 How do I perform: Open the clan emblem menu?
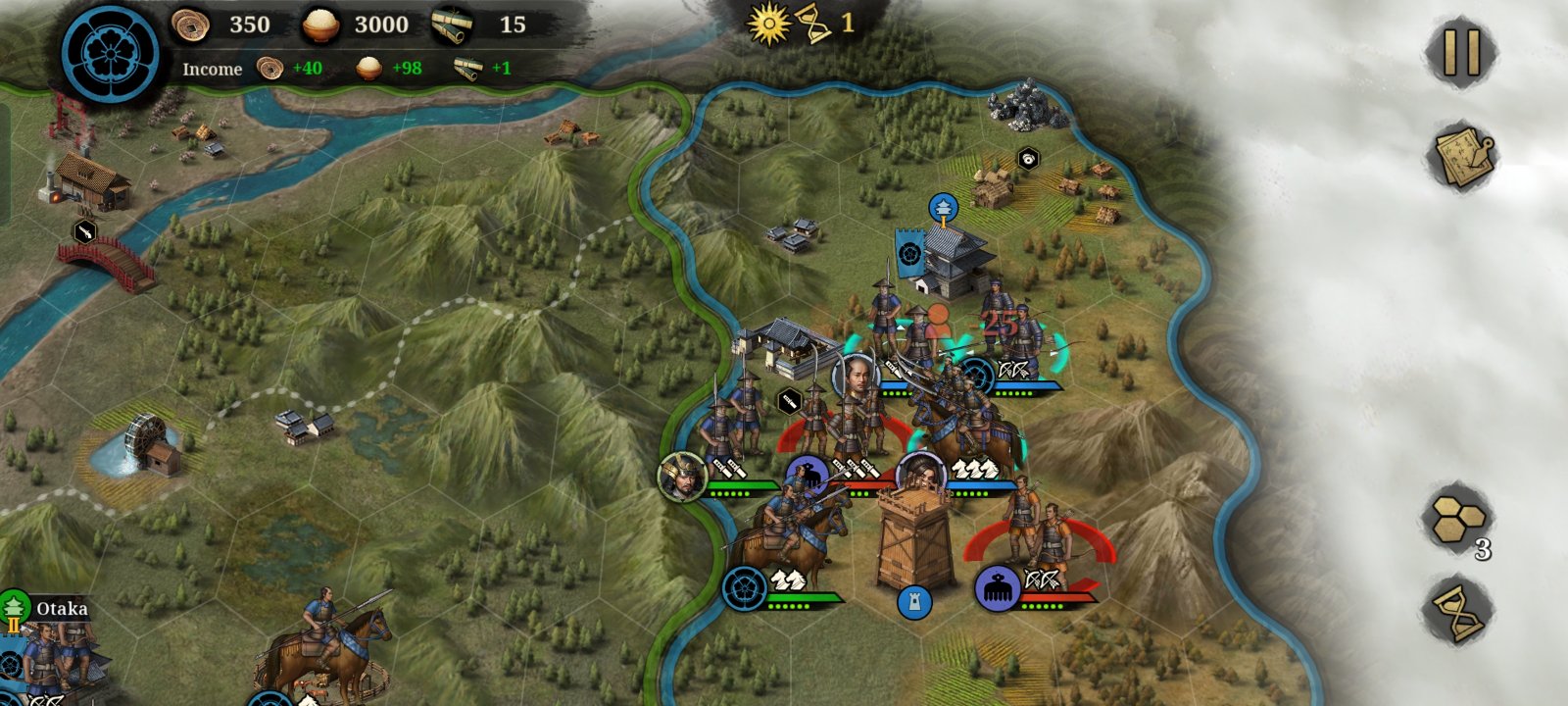110,51
